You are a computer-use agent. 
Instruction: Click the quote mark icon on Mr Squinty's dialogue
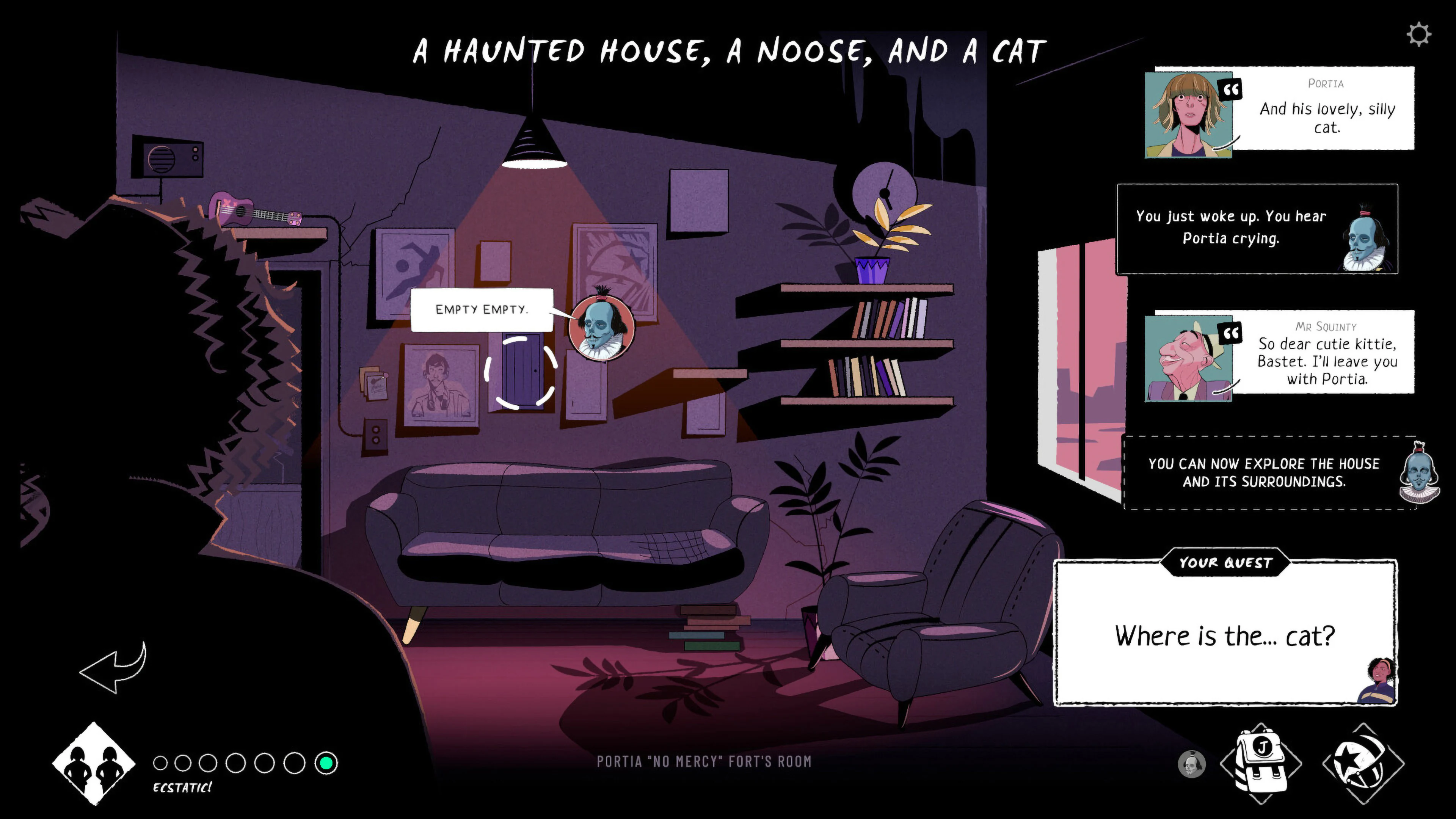point(1230,333)
